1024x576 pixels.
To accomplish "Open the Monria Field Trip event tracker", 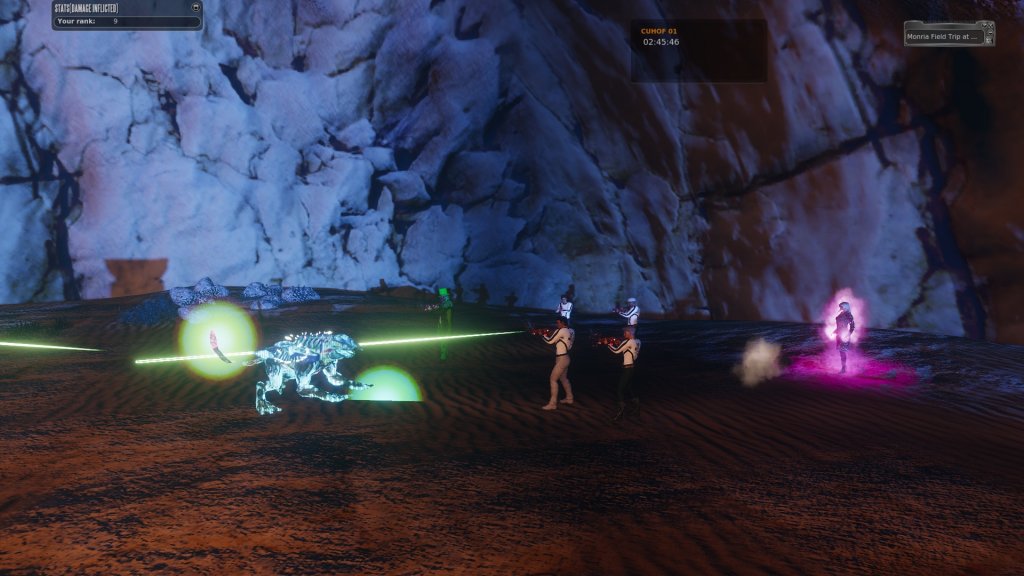I will click(941, 37).
